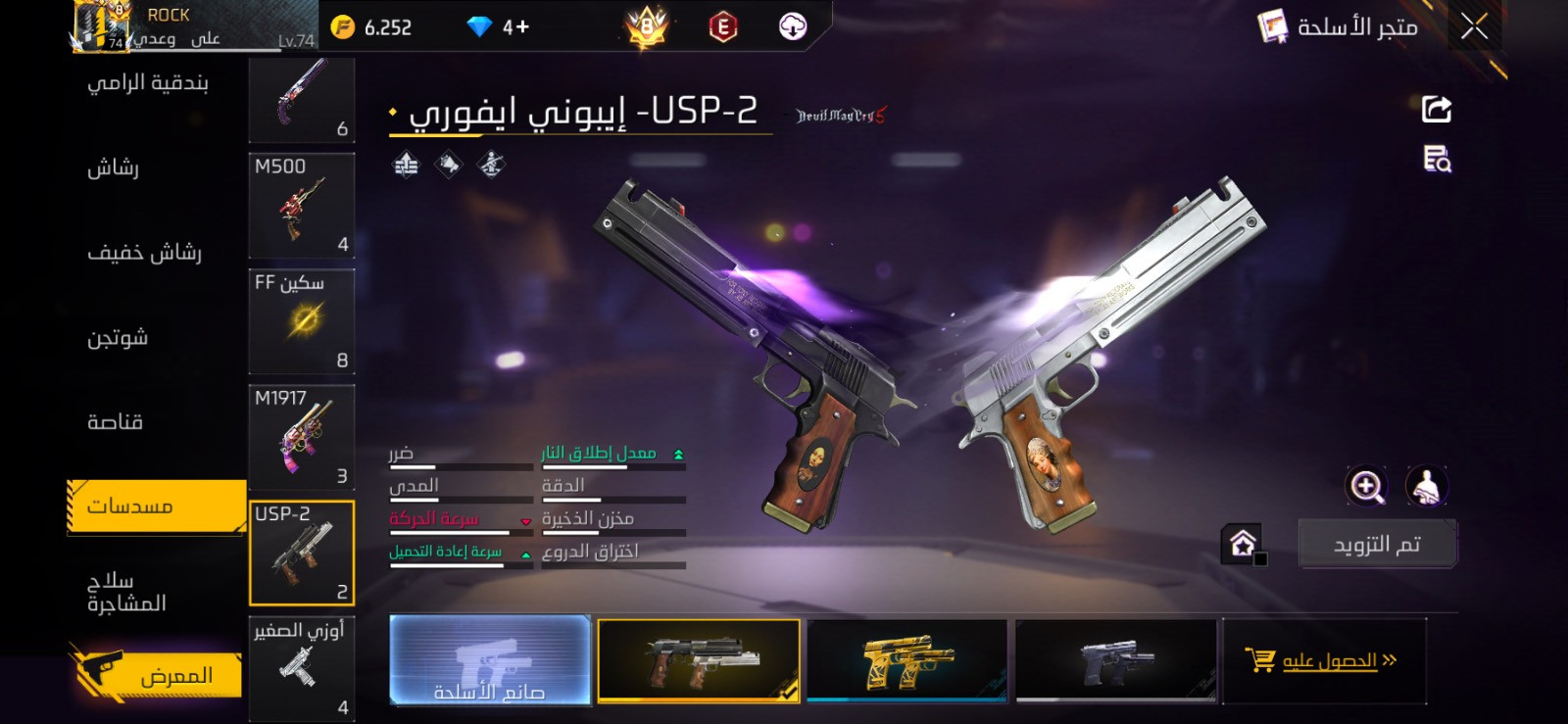Viewport: 1568px width, 724px height.
Task: Select the M500 weapon from the list
Action: (302, 206)
